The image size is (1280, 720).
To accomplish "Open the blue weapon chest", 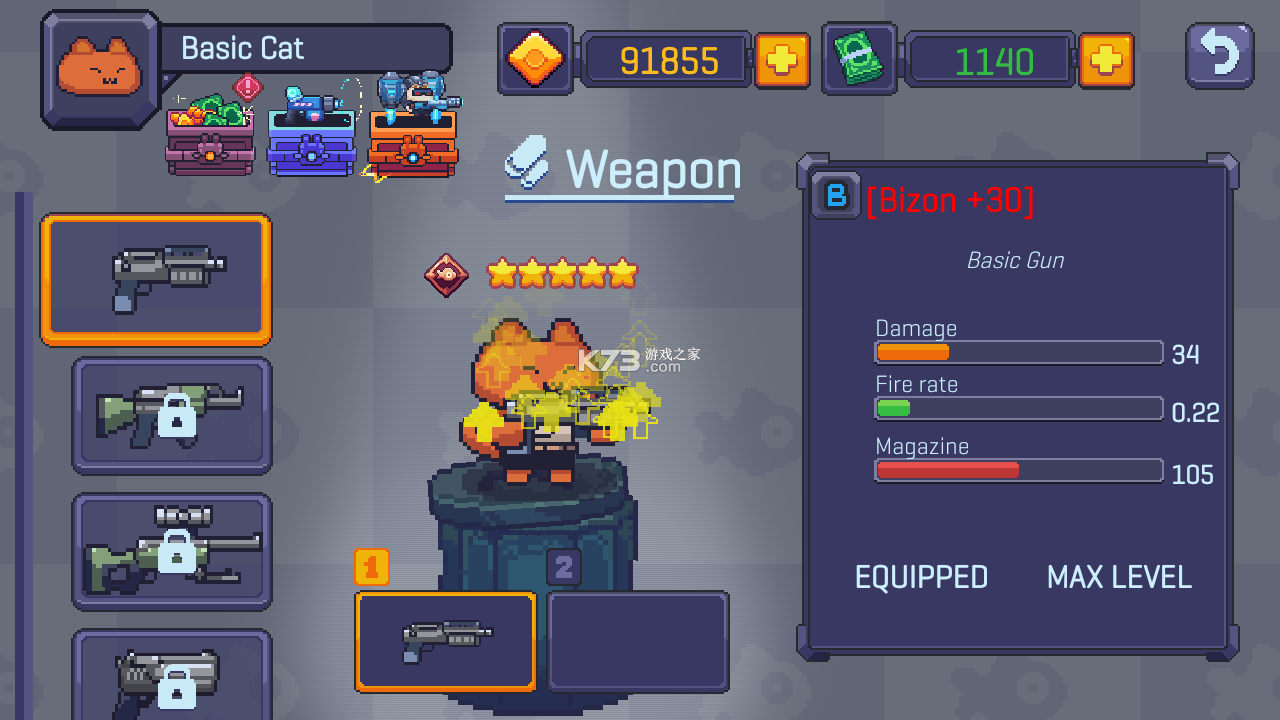I will [311, 140].
